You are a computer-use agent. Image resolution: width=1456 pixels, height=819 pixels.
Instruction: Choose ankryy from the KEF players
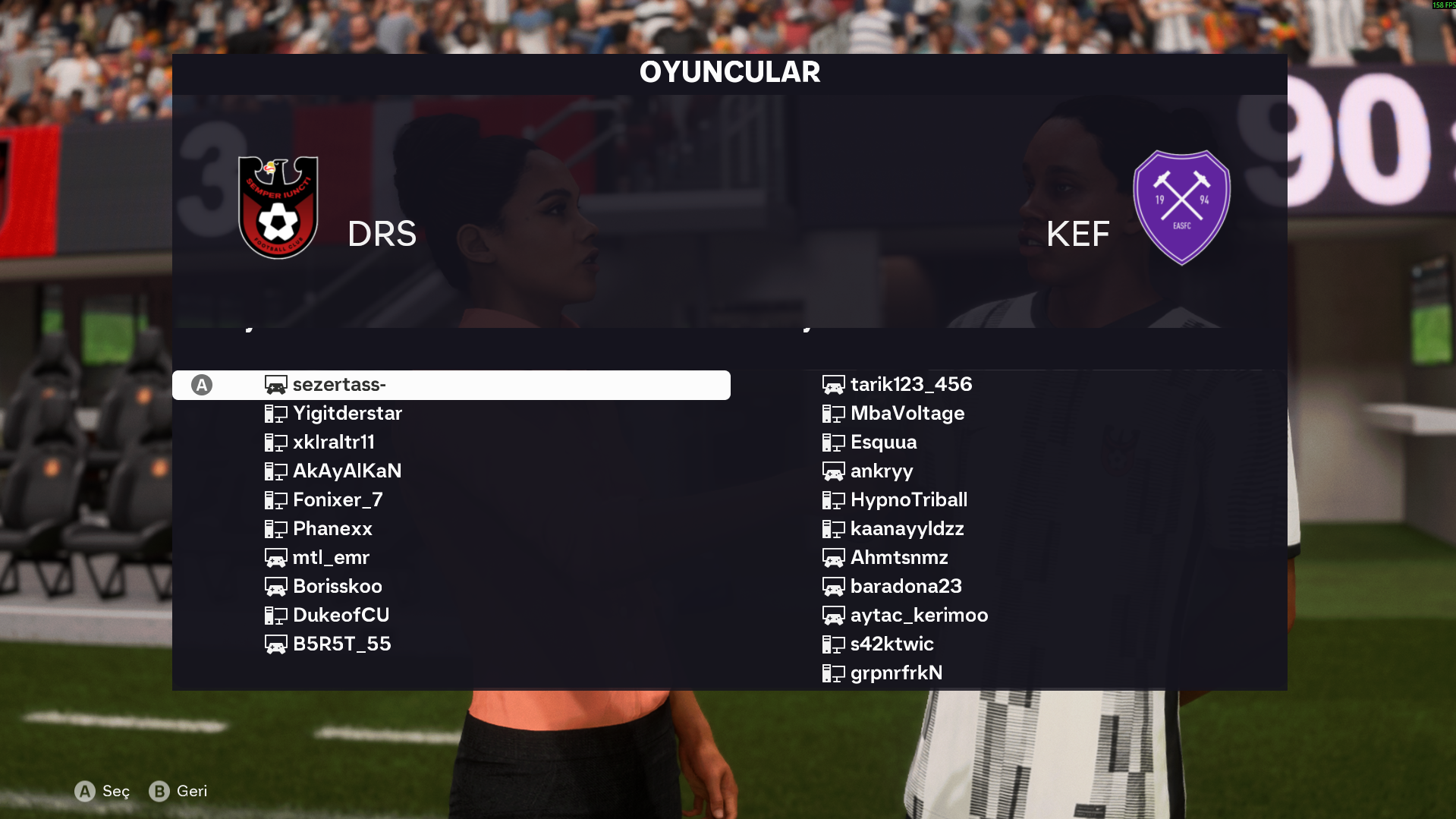click(x=881, y=471)
